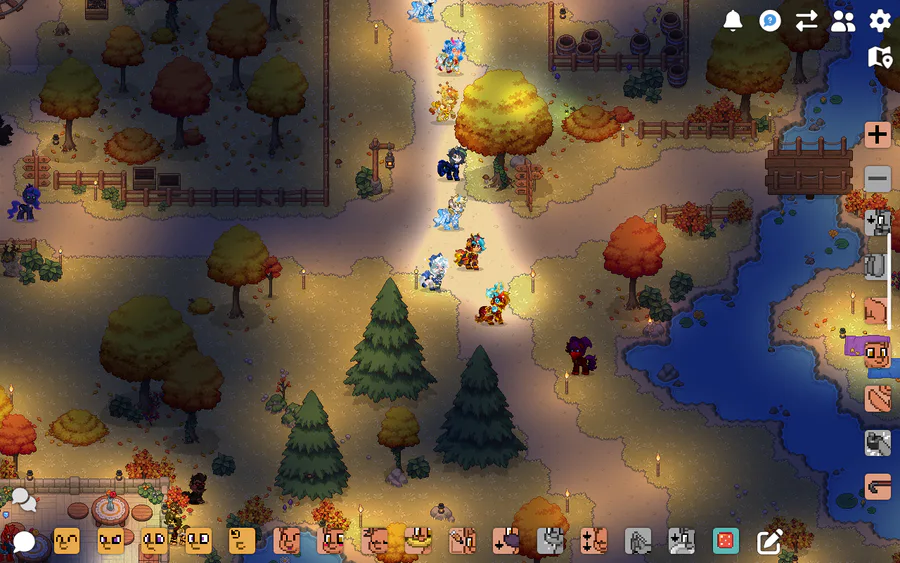Open the friends list icon
The width and height of the screenshot is (900, 563).
click(843, 21)
